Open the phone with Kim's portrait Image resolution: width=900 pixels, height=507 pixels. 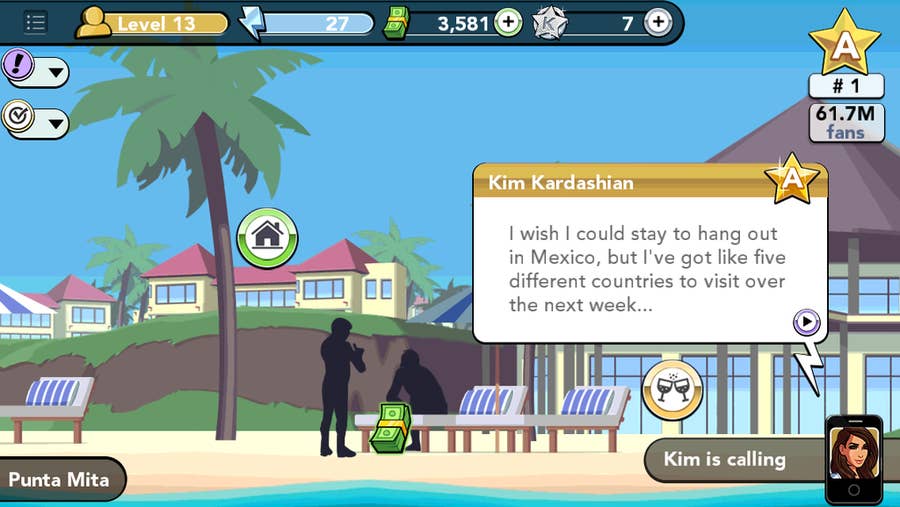pyautogui.click(x=853, y=458)
